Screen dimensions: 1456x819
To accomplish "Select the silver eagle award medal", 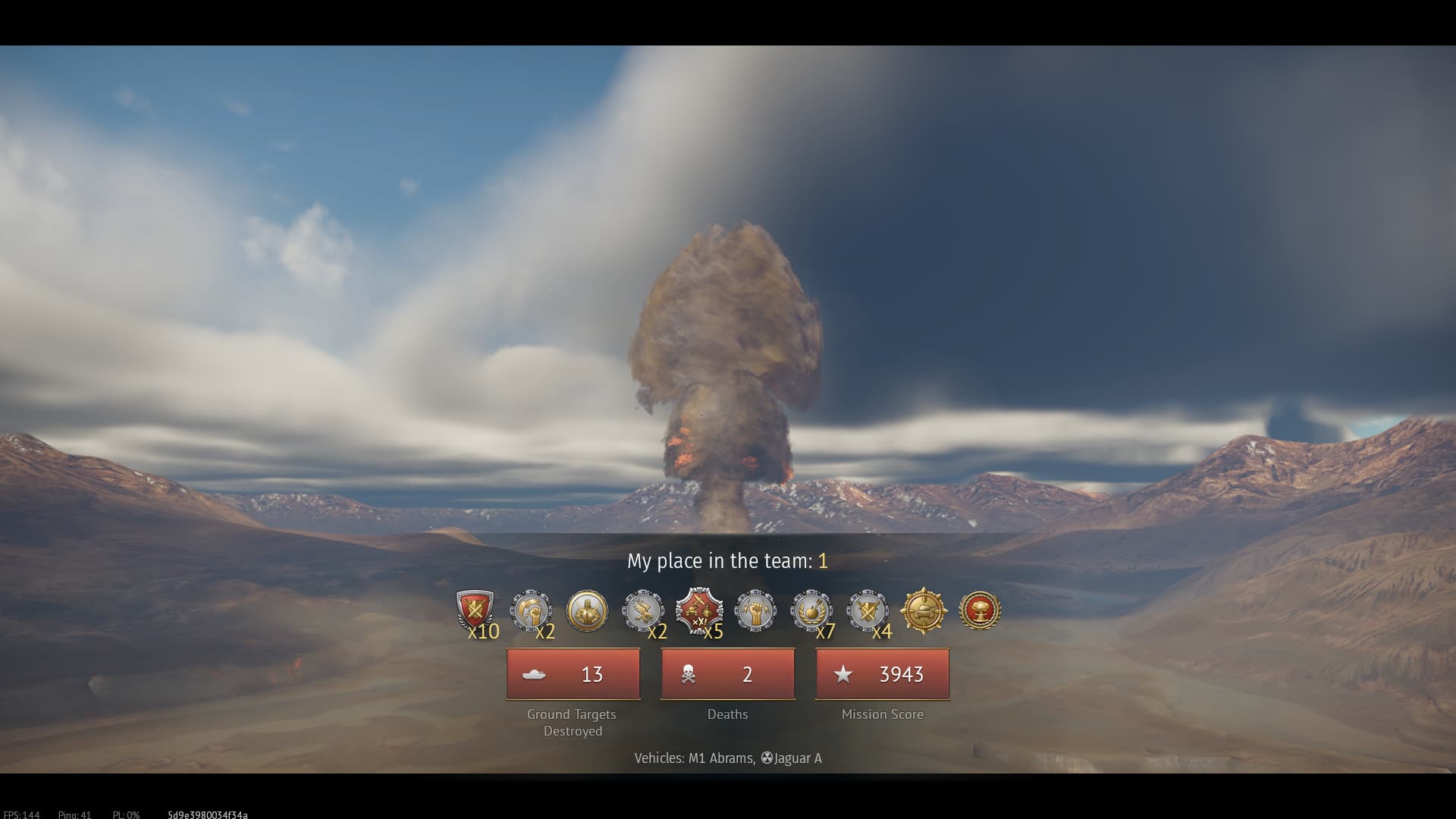I will coord(643,610).
